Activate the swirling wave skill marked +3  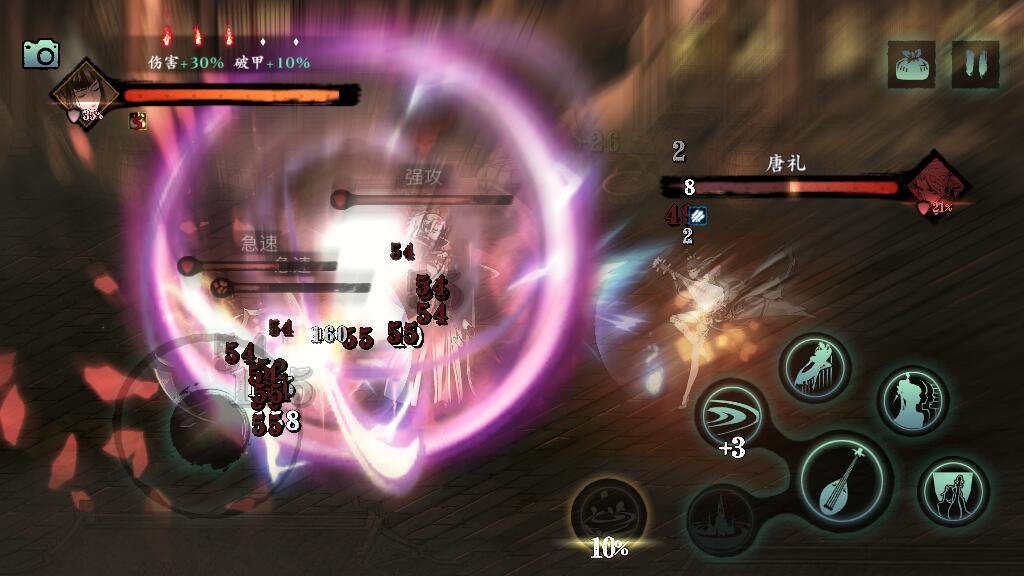coord(731,415)
